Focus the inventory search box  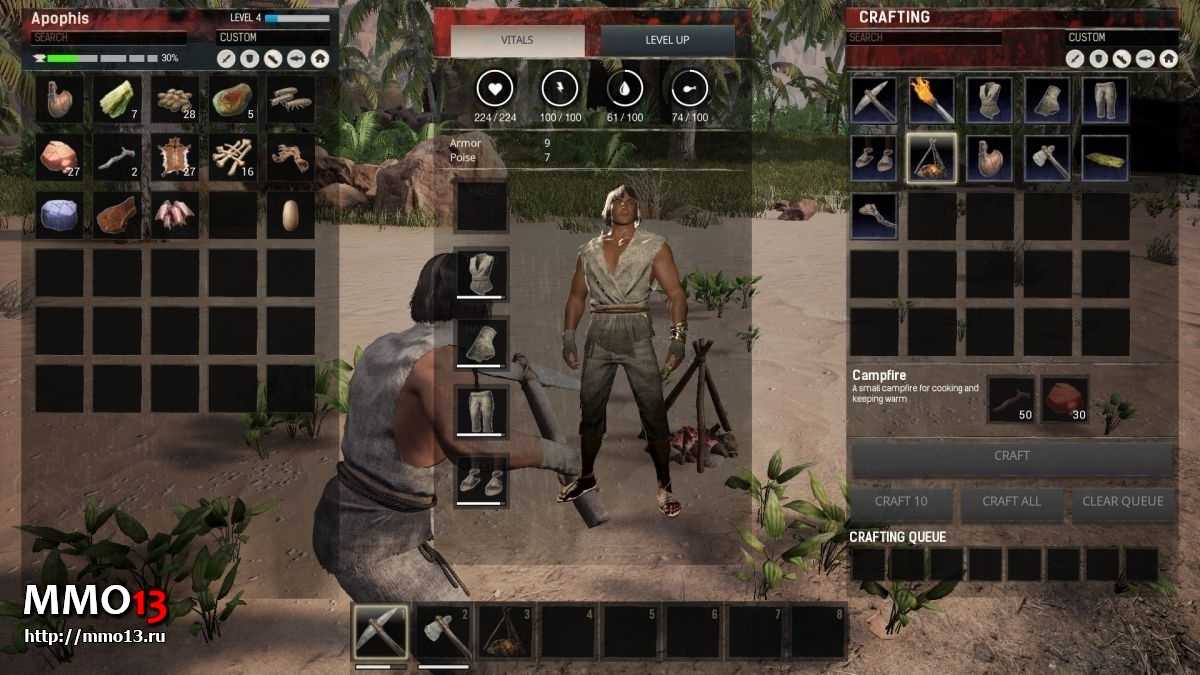pyautogui.click(x=107, y=38)
